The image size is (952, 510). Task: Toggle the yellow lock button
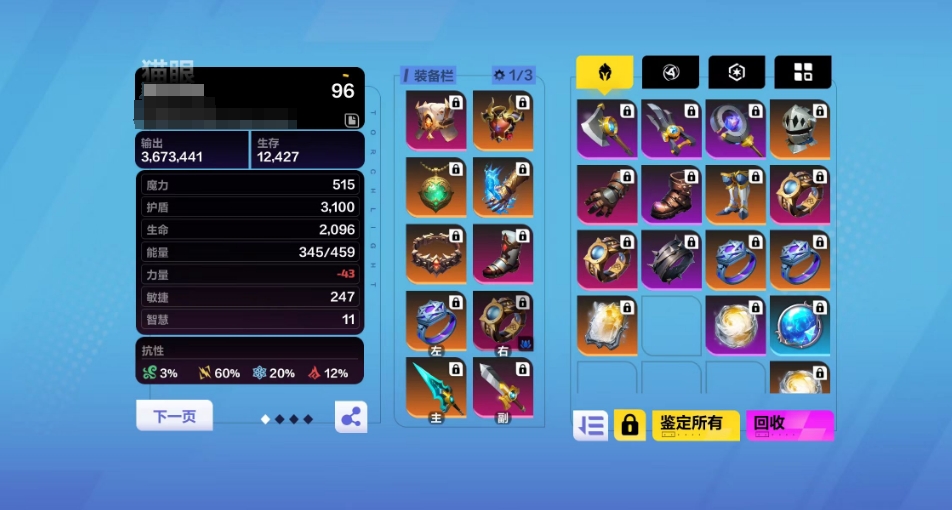point(629,425)
